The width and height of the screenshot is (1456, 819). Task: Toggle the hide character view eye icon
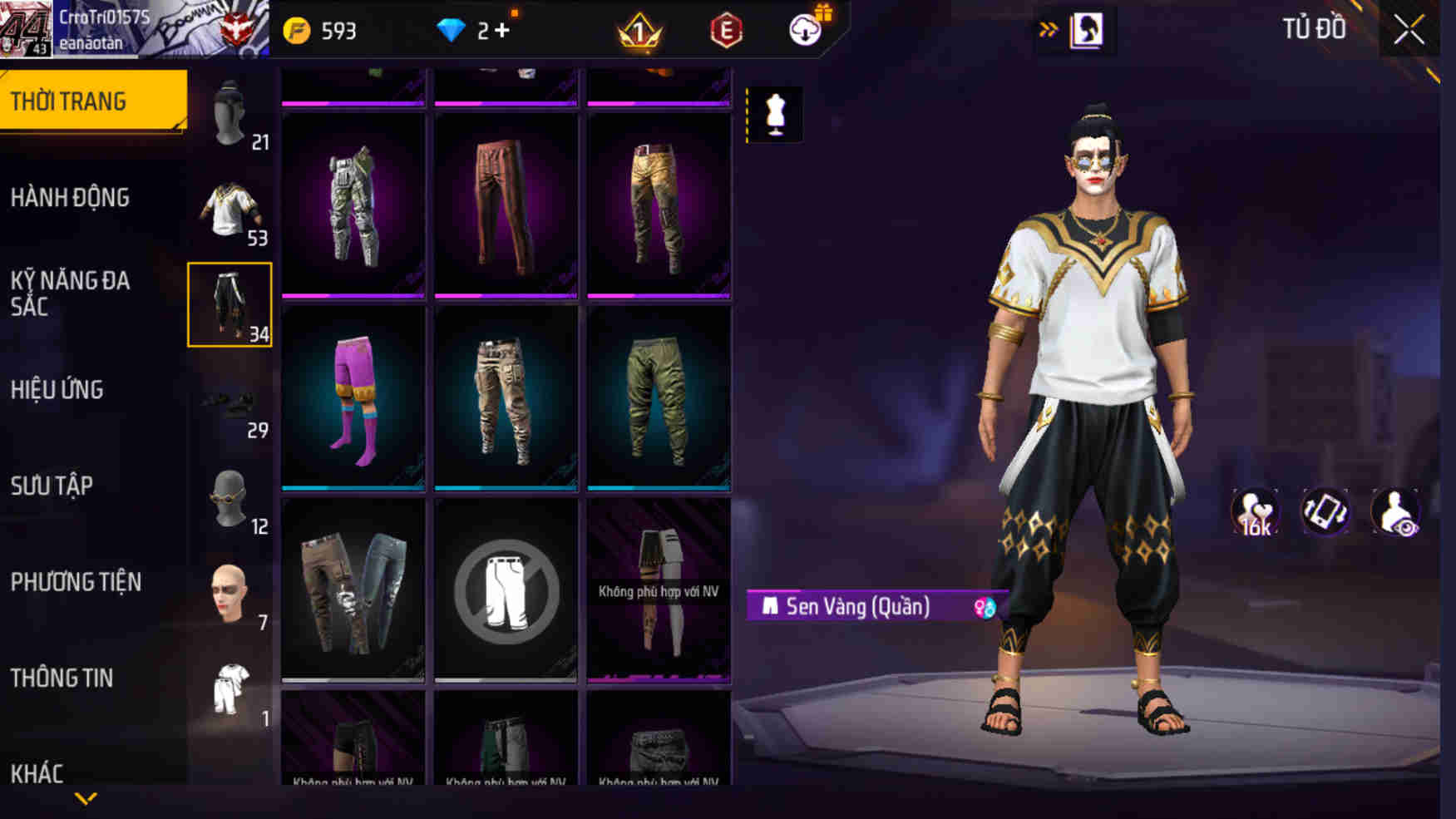(1396, 513)
